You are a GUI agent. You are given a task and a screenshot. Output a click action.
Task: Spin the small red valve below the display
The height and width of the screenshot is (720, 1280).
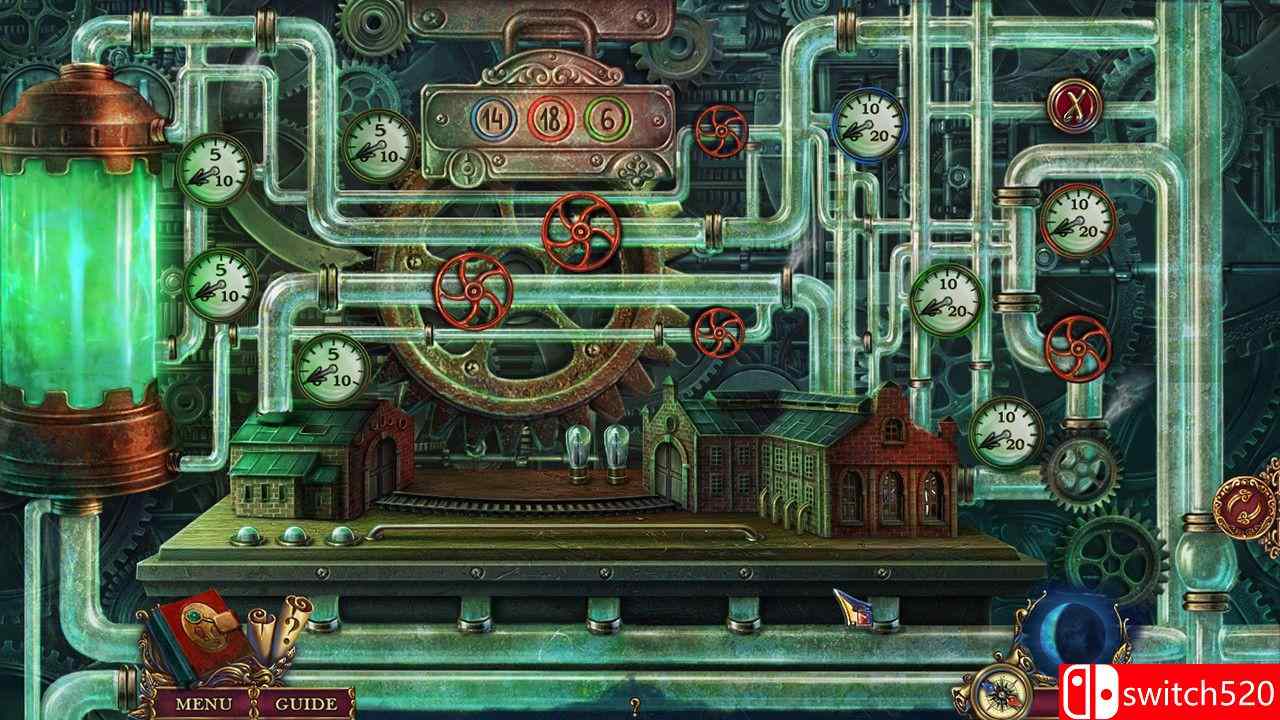(718, 333)
